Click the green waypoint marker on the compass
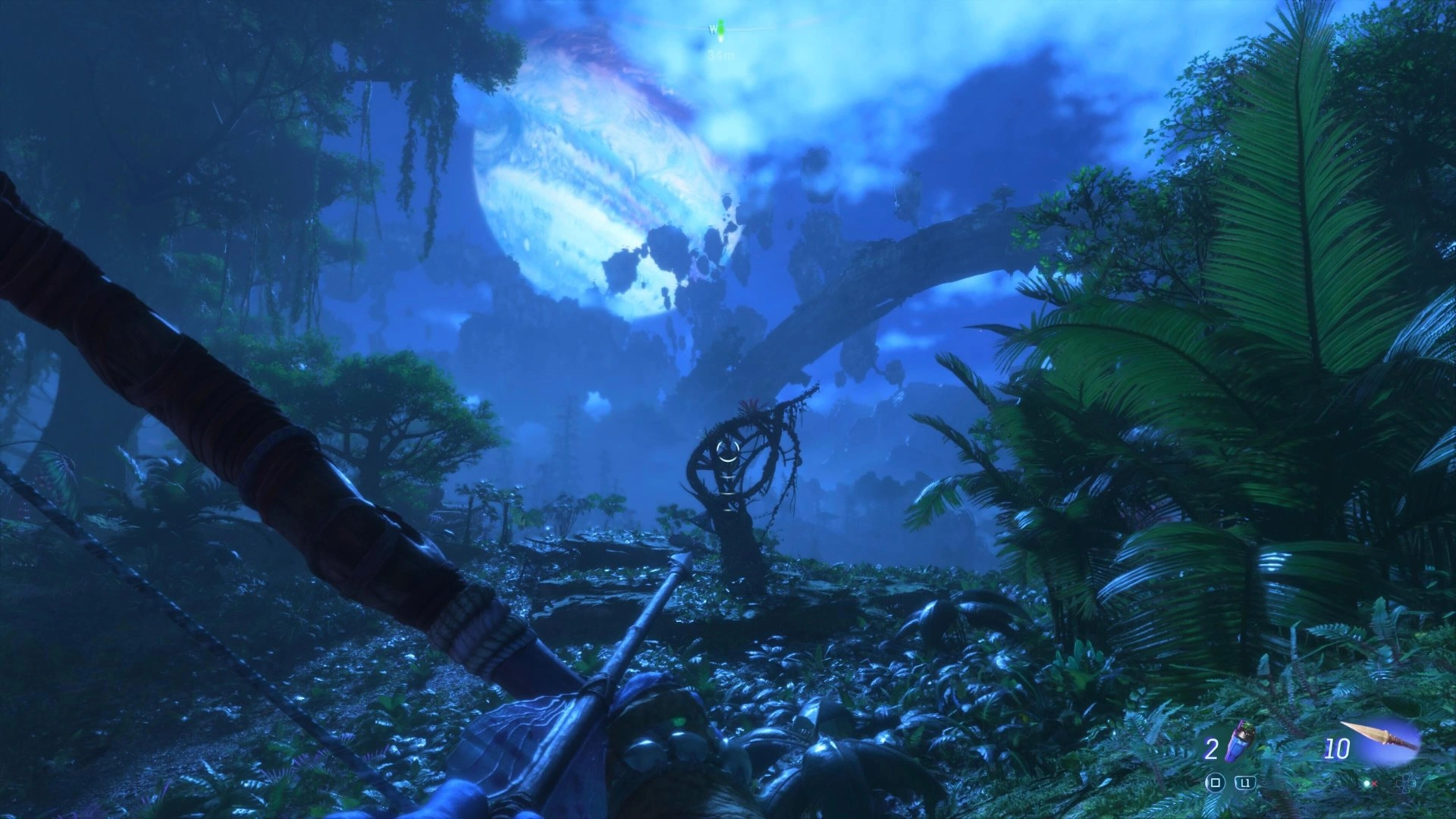This screenshot has width=1456, height=819. click(x=720, y=28)
